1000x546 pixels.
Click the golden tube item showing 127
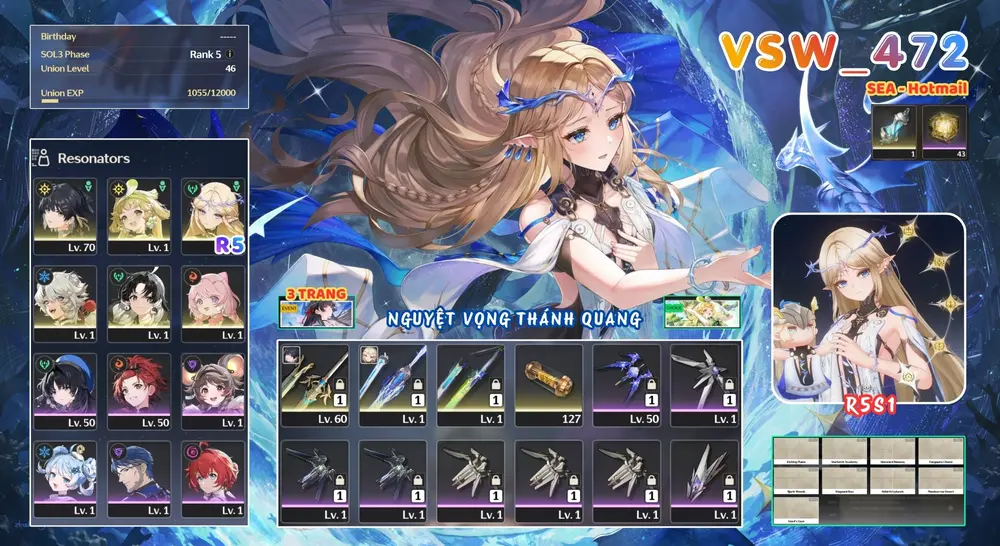tap(549, 385)
